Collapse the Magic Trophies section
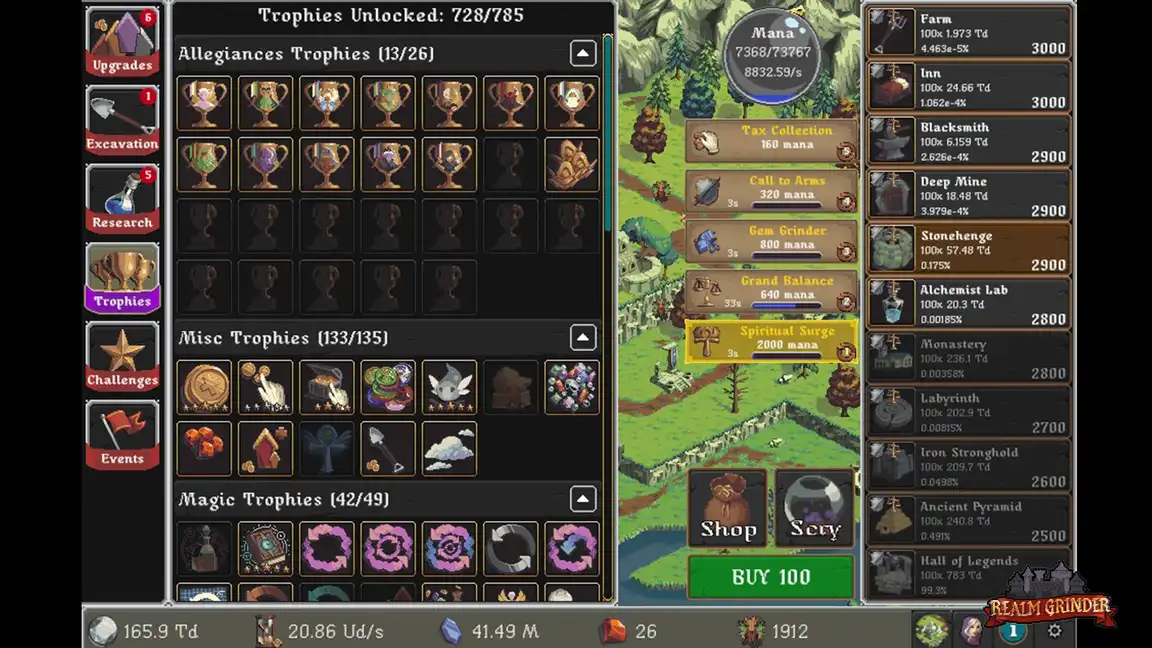This screenshot has width=1152, height=648. [583, 499]
